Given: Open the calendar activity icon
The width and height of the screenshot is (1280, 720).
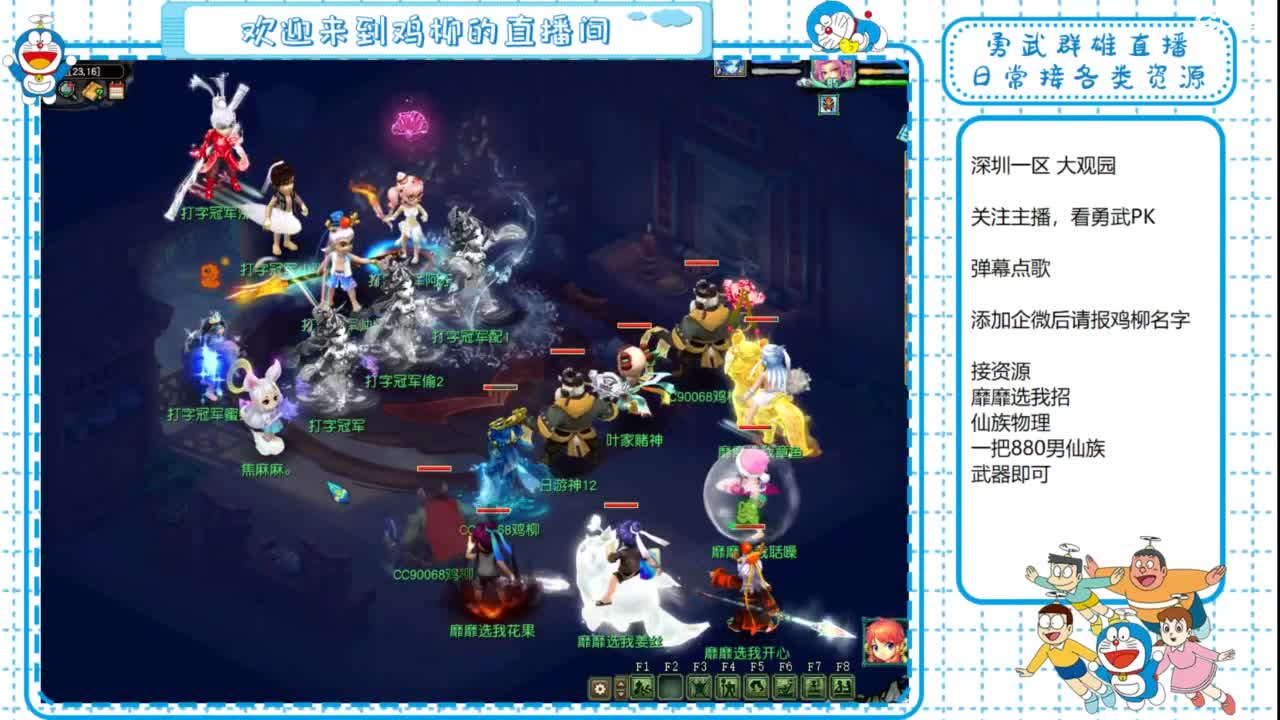Looking at the screenshot, I should (x=116, y=90).
